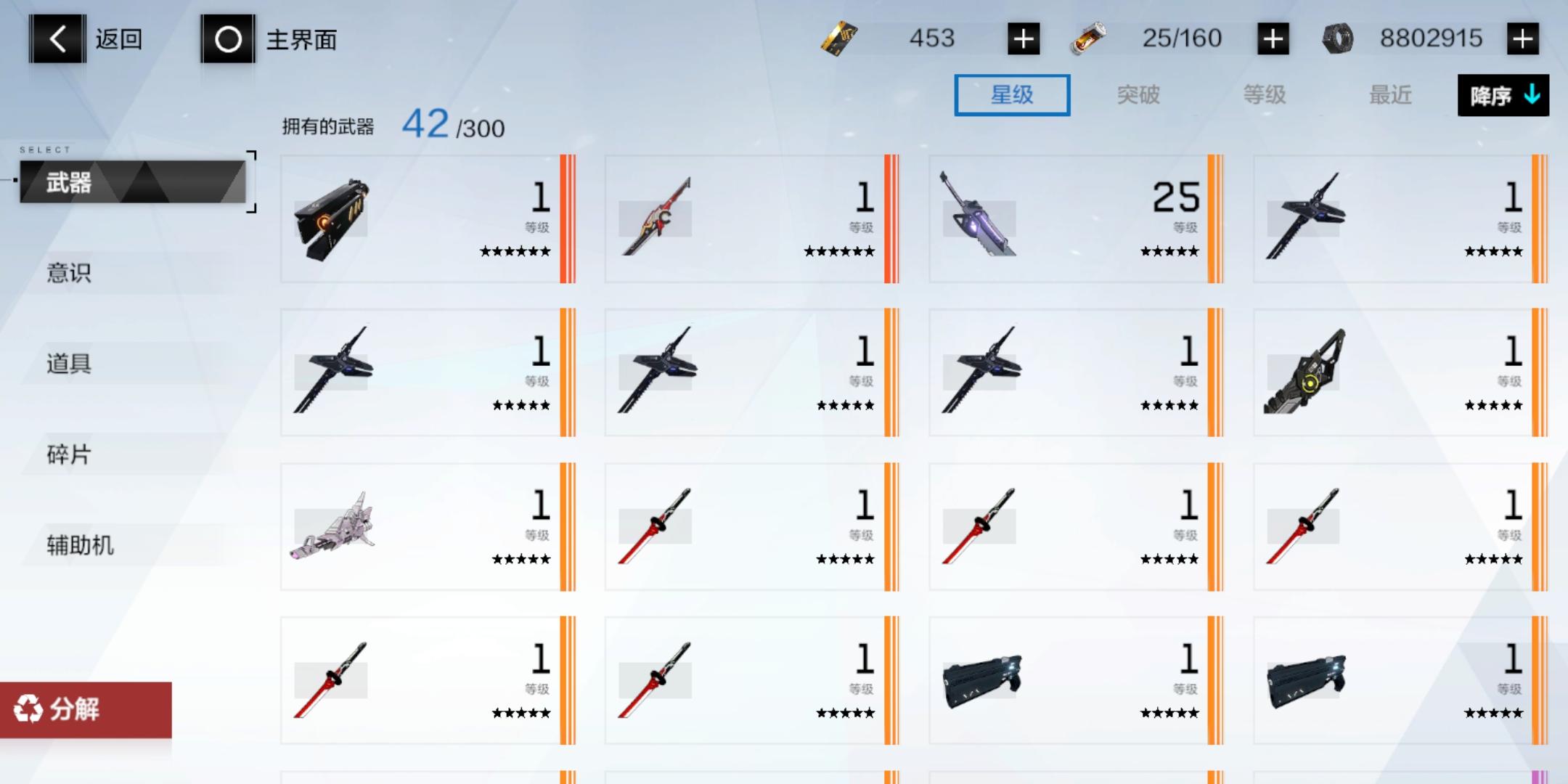Click the plus beside coin balance 8802915
Image resolution: width=1568 pixels, height=784 pixels.
pyautogui.click(x=1523, y=38)
